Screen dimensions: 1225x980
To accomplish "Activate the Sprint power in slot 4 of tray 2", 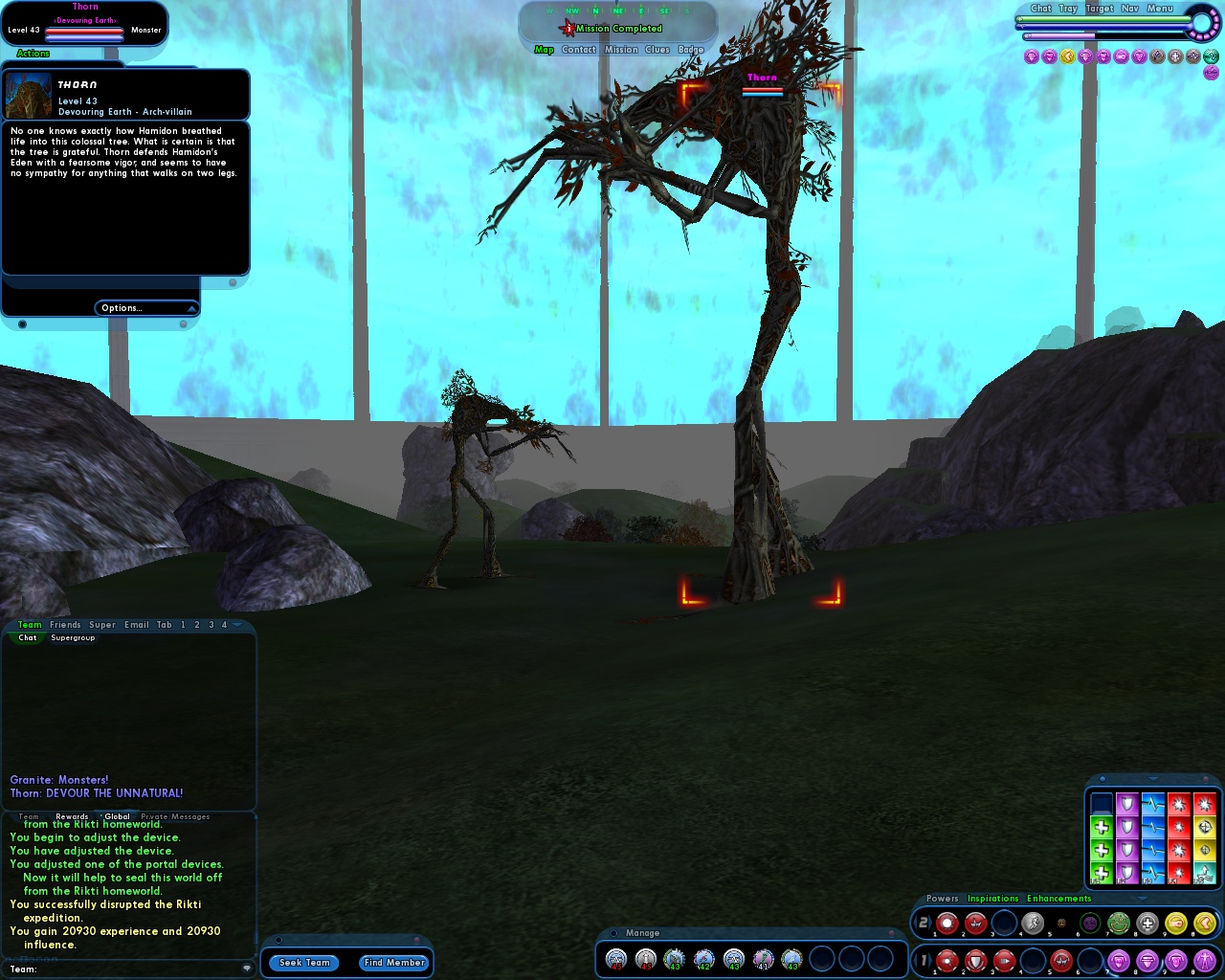I will [1033, 922].
